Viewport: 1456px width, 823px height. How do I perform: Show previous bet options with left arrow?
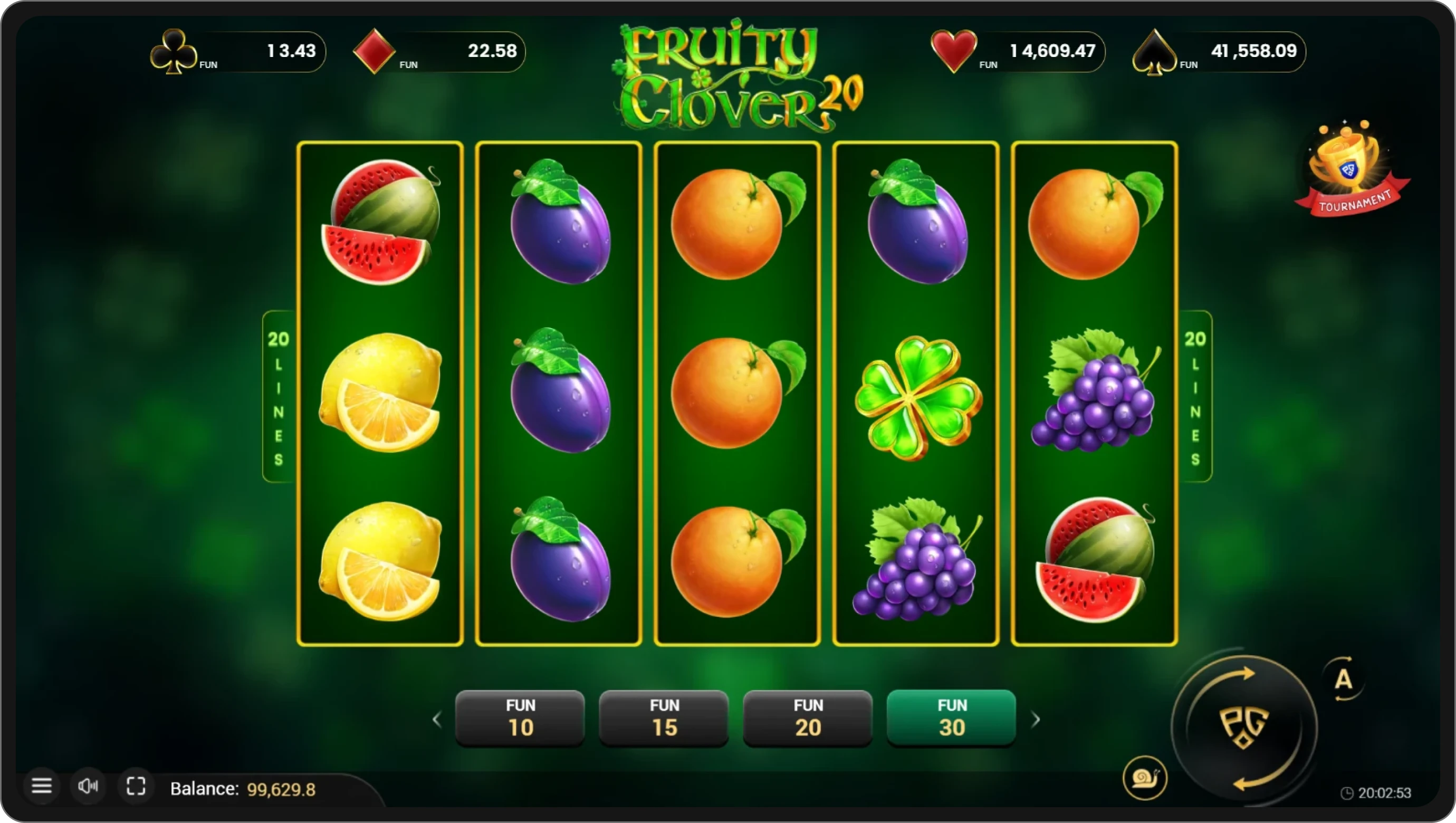pyautogui.click(x=437, y=719)
